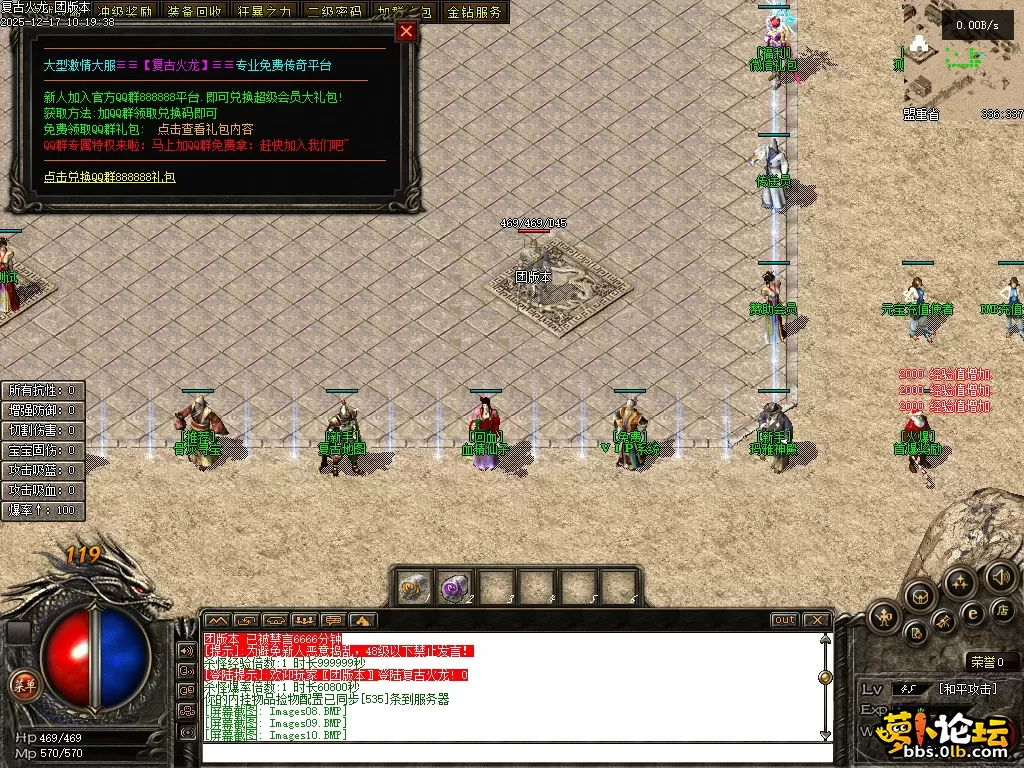View gift contents via 点击查看礼包内容
This screenshot has height=768, width=1024.
(205, 130)
